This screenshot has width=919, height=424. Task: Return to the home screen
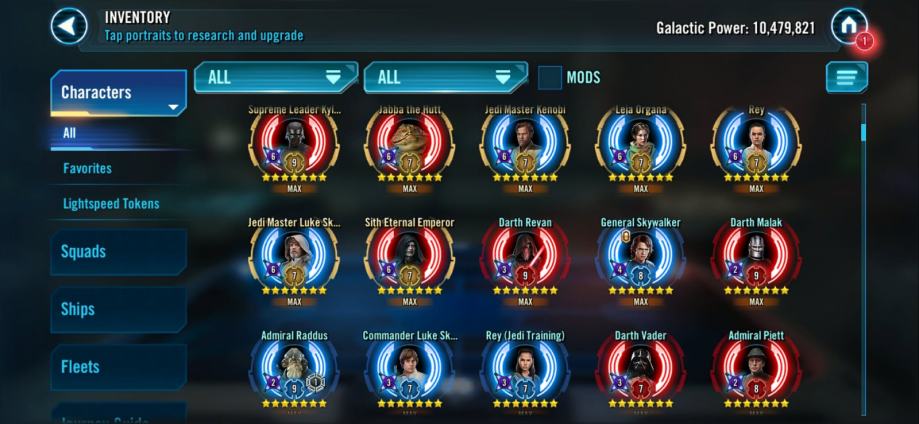(848, 25)
